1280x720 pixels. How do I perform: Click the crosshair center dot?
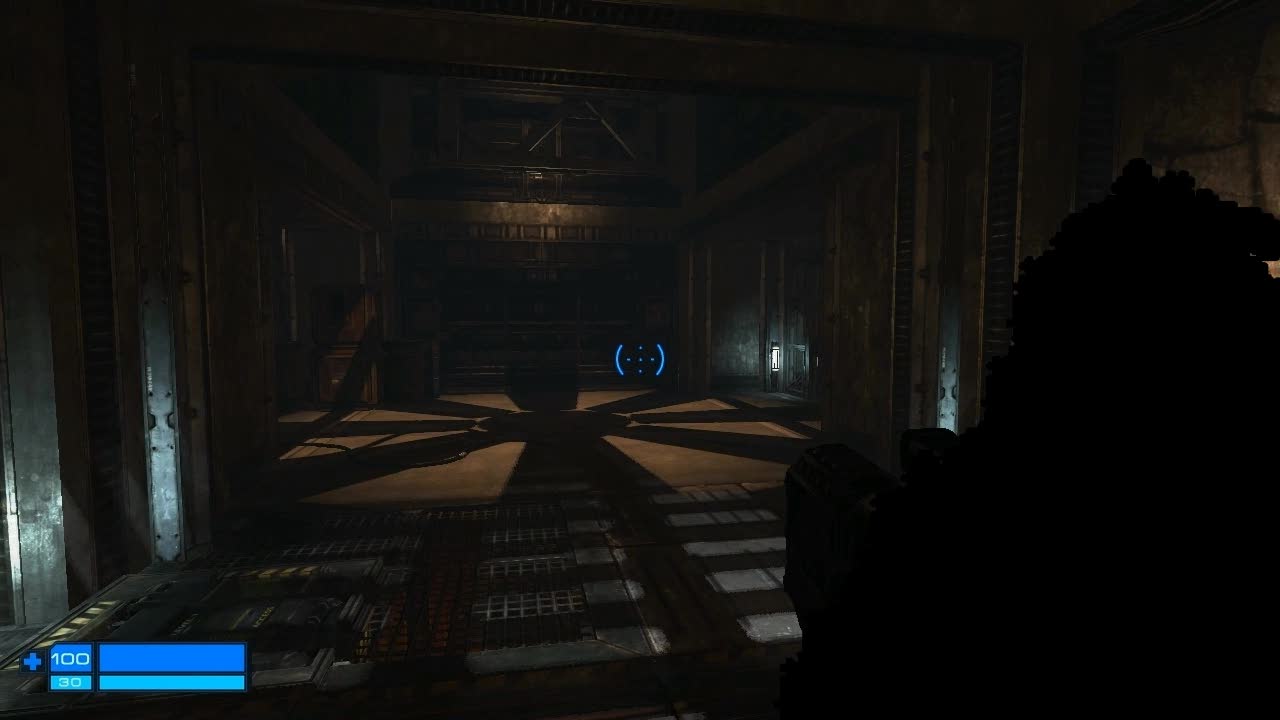640,358
